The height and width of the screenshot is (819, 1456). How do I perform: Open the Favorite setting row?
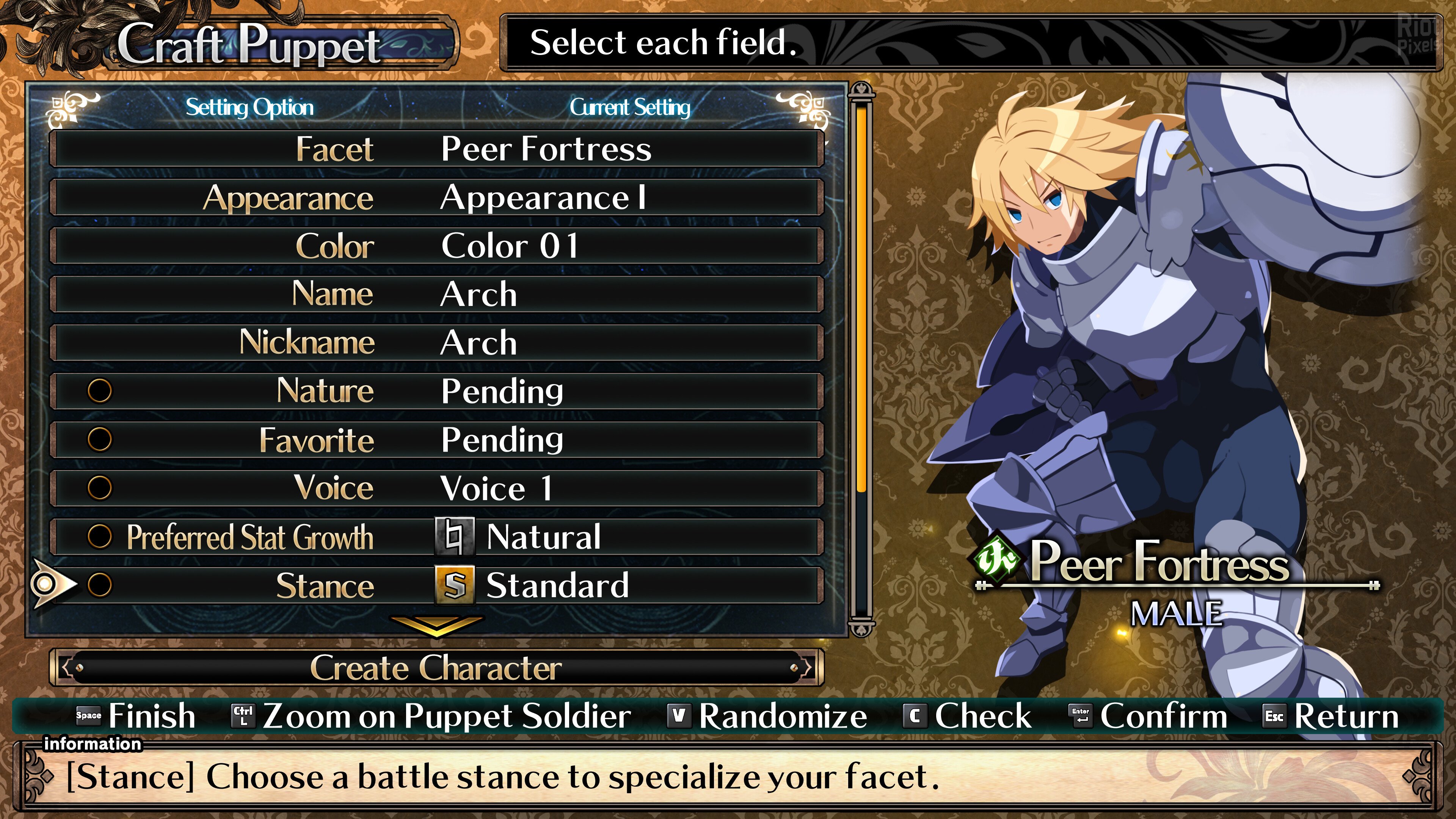point(436,440)
